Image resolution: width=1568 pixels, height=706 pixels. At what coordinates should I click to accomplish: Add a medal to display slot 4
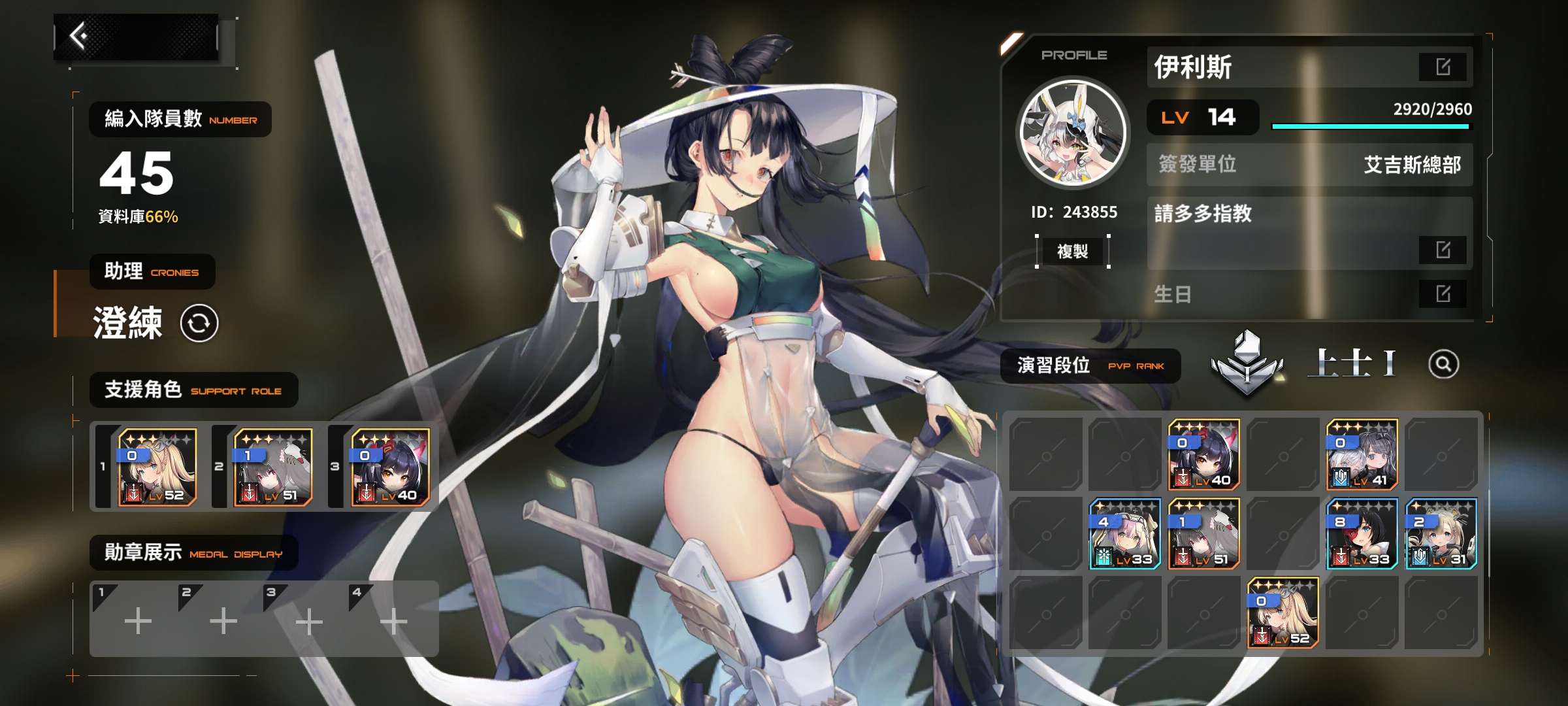click(394, 620)
